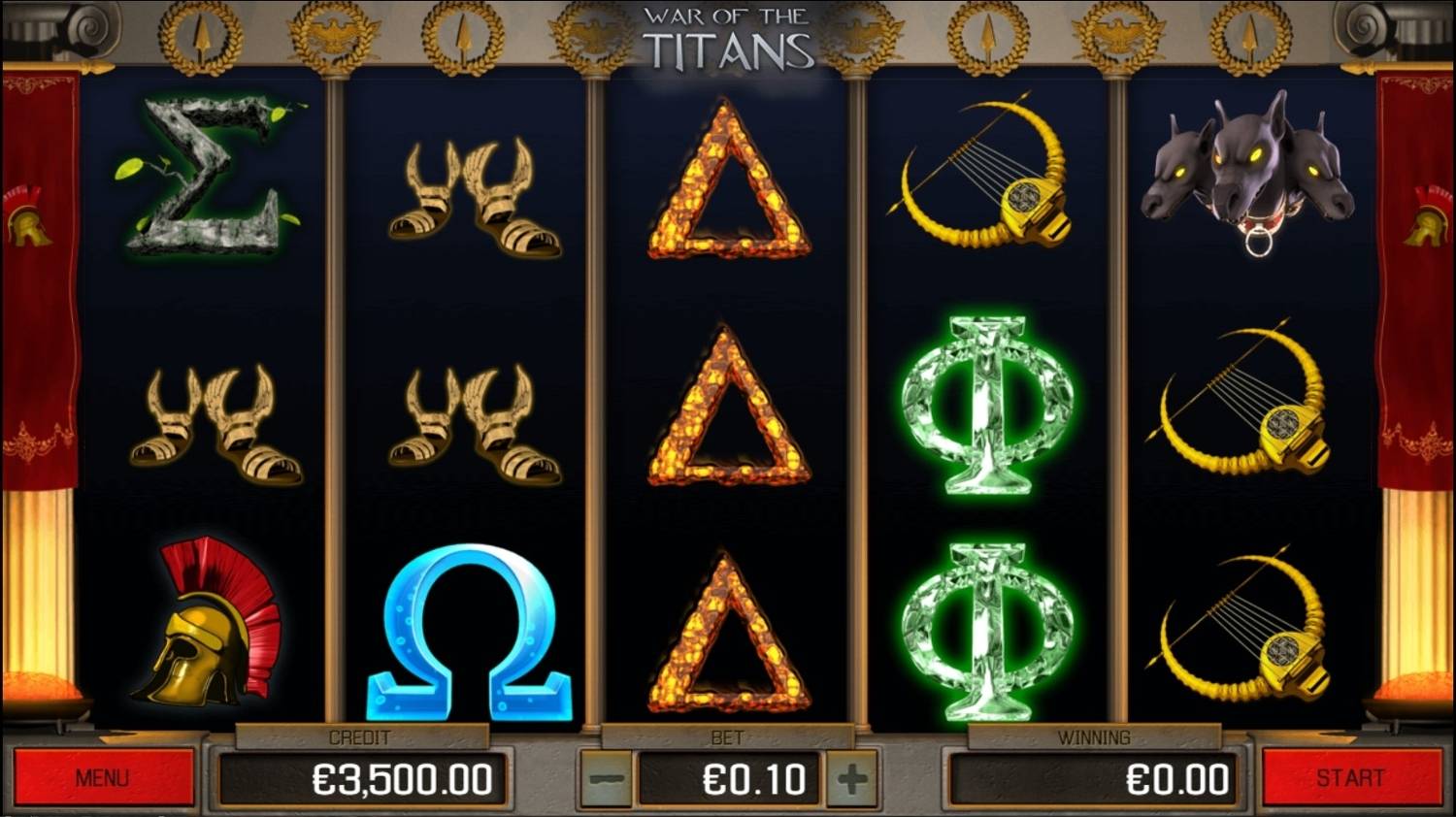Viewport: 1456px width, 817px height.
Task: Open the game Menu
Action: pos(102,776)
